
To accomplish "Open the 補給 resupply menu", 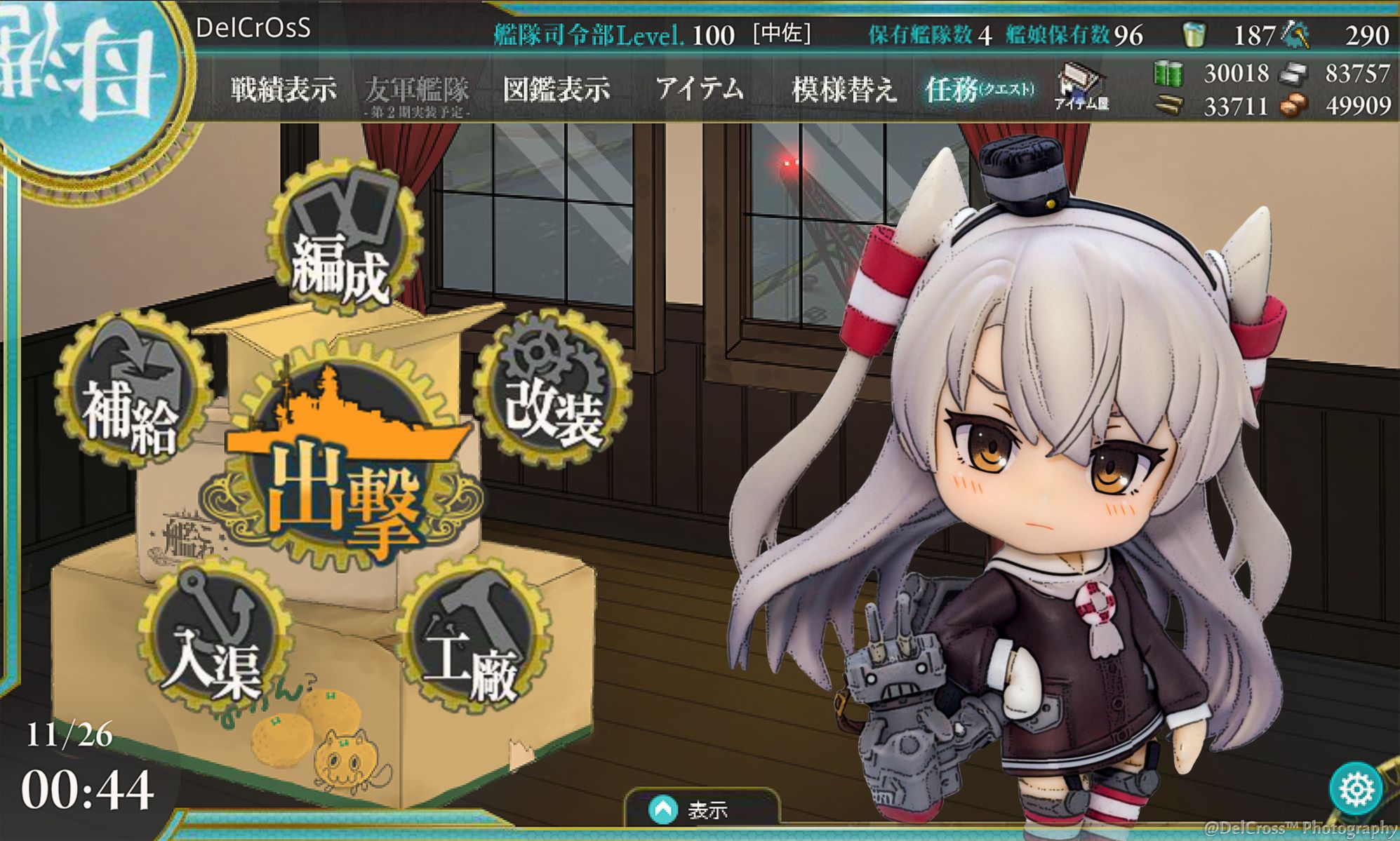I will point(132,393).
